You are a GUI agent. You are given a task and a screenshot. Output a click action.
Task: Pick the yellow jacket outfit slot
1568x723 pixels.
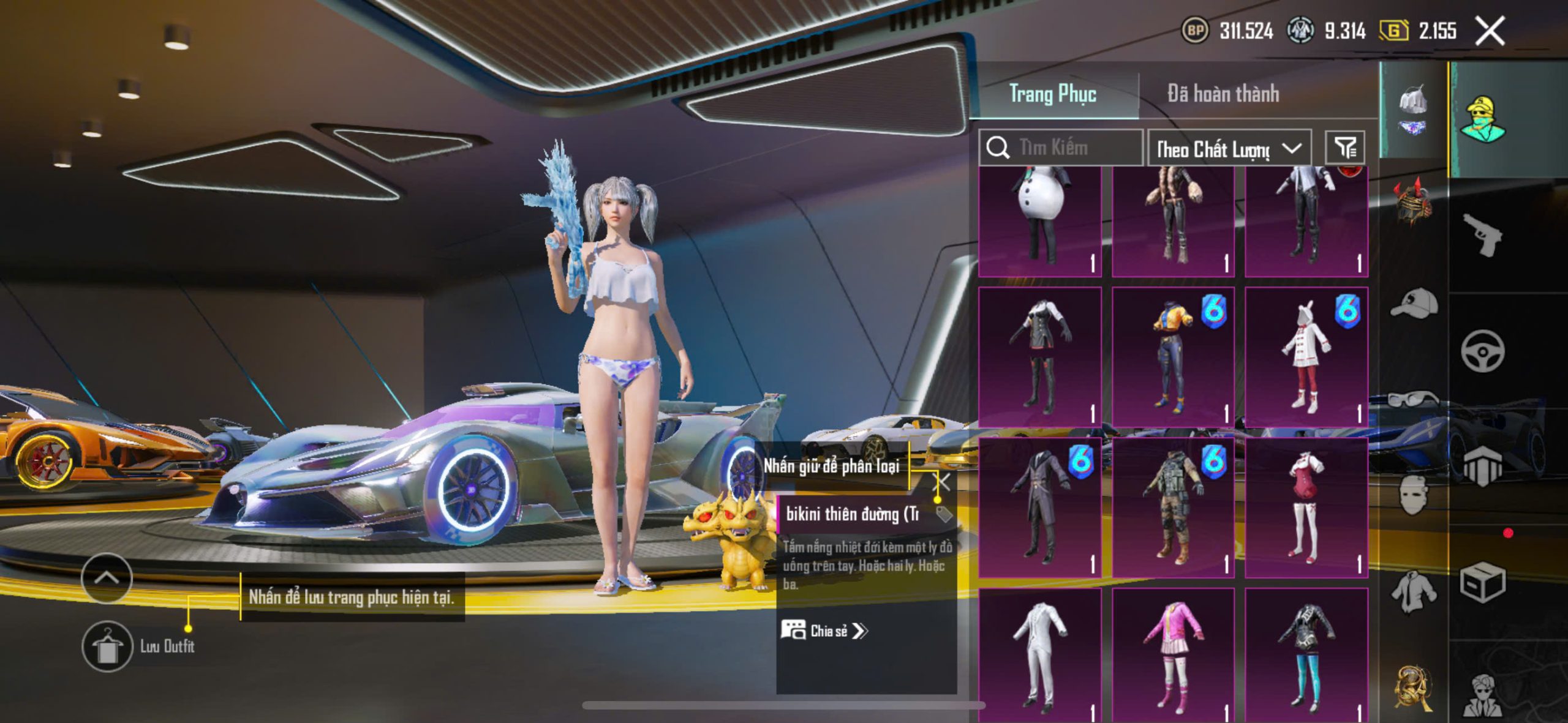click(x=1172, y=358)
